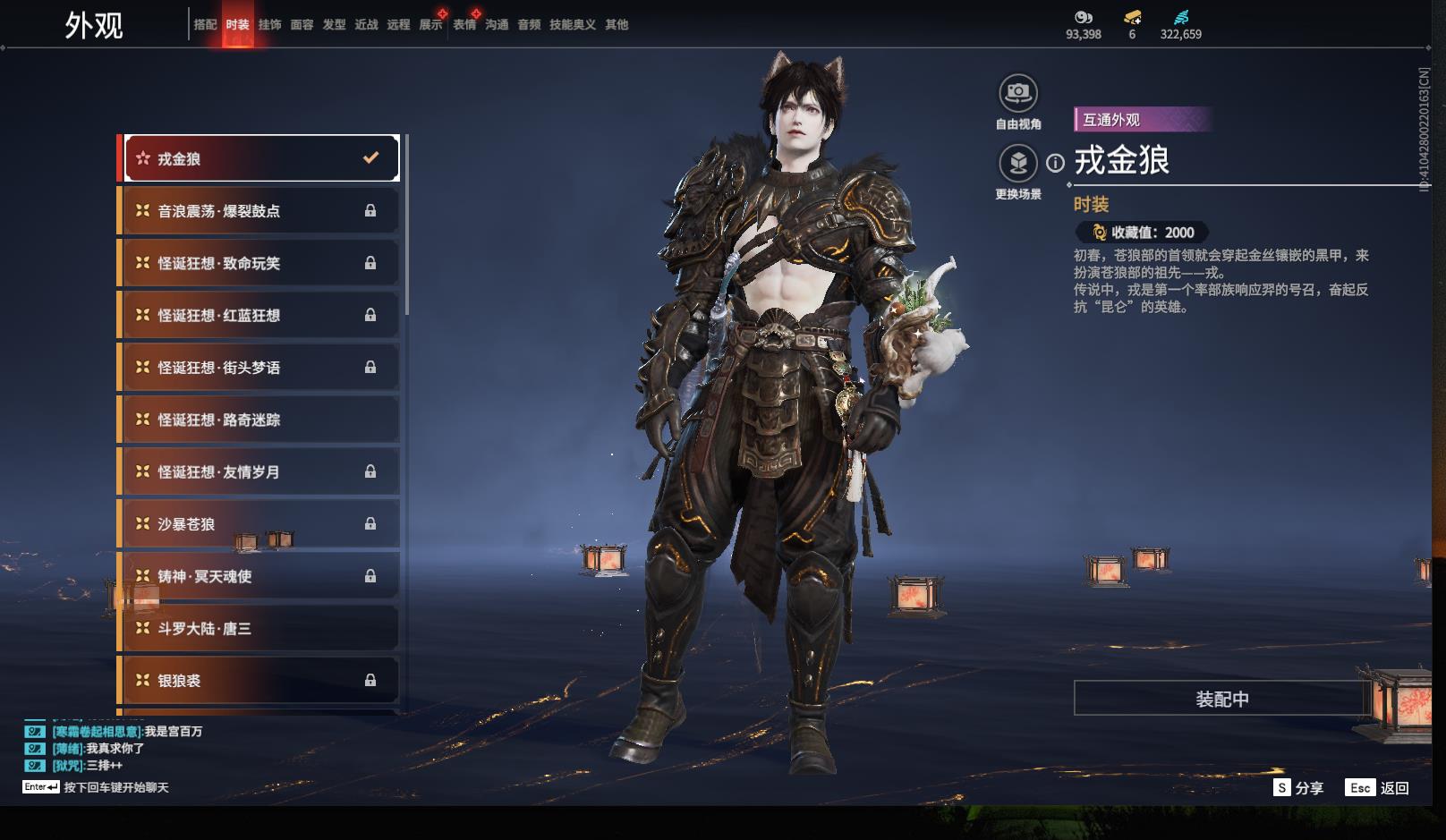Pick the 沙暴苍狼 outfit entry
This screenshot has width=1446, height=840.
(x=260, y=524)
